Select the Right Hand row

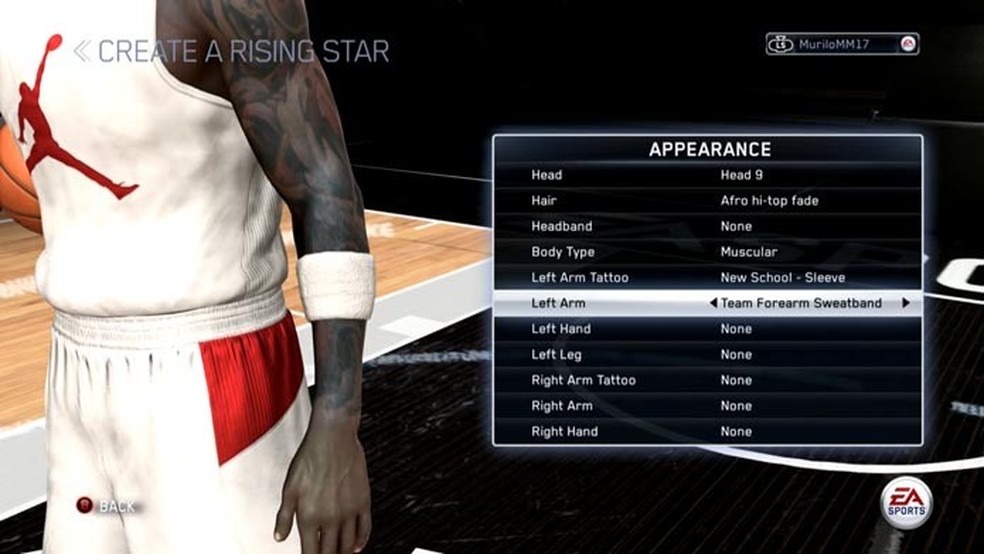pos(706,432)
